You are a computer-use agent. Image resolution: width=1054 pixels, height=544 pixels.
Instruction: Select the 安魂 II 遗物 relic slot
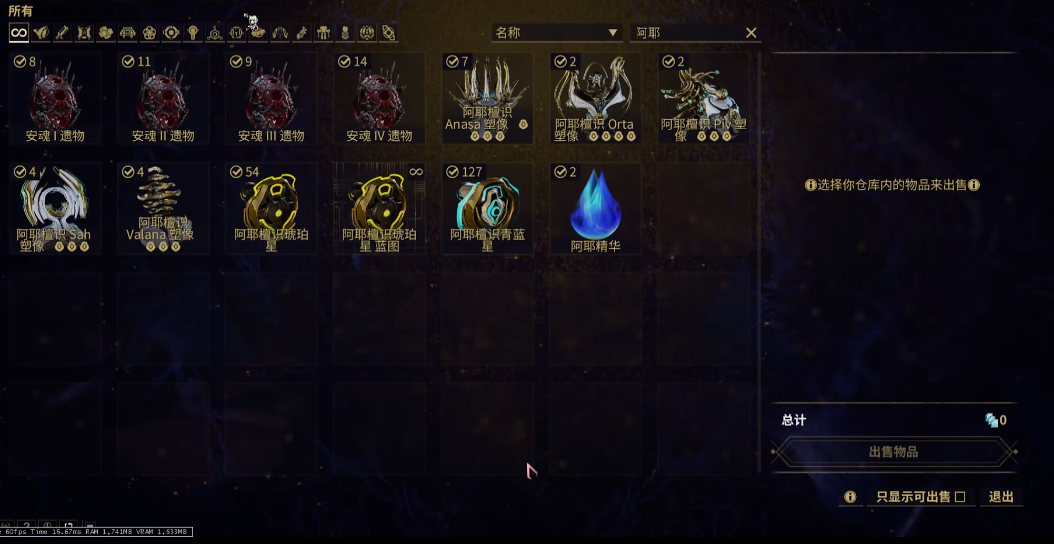163,99
